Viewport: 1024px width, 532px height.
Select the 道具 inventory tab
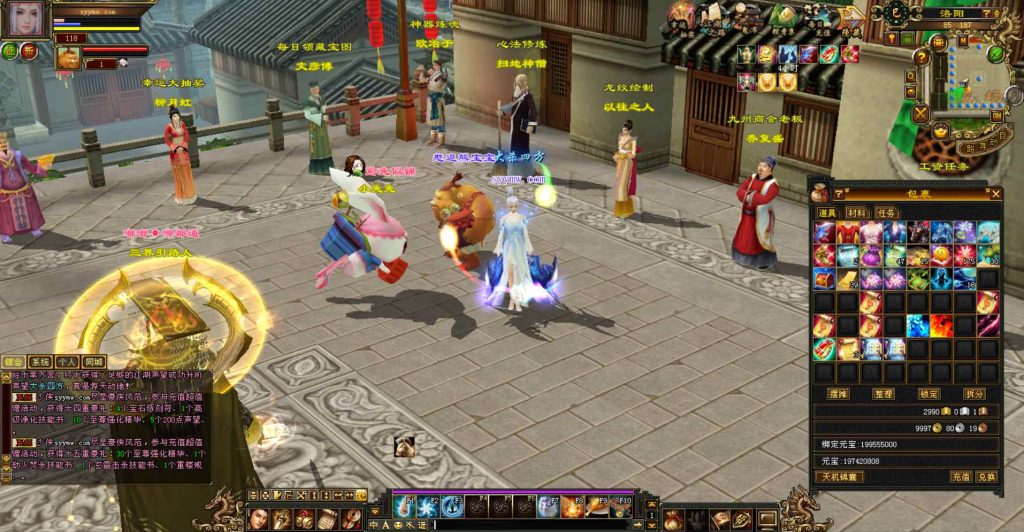828,213
